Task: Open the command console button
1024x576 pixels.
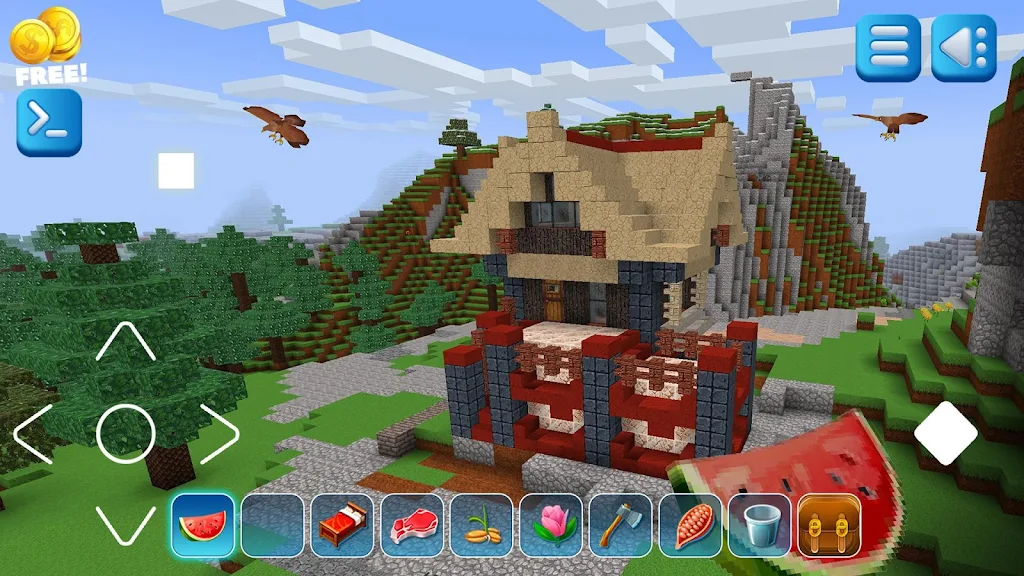Action: 49,123
